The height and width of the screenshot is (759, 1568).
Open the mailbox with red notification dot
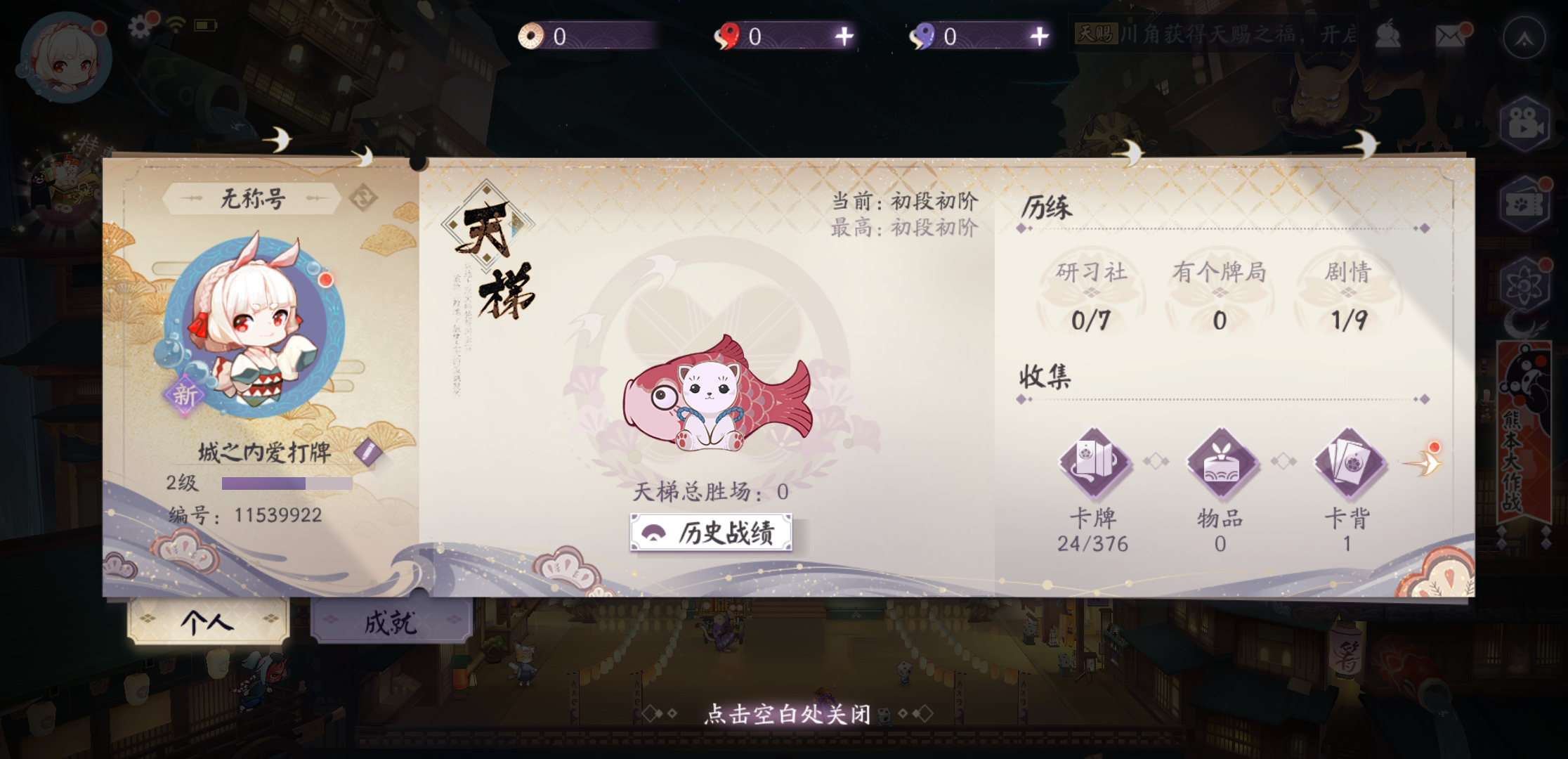[1449, 35]
